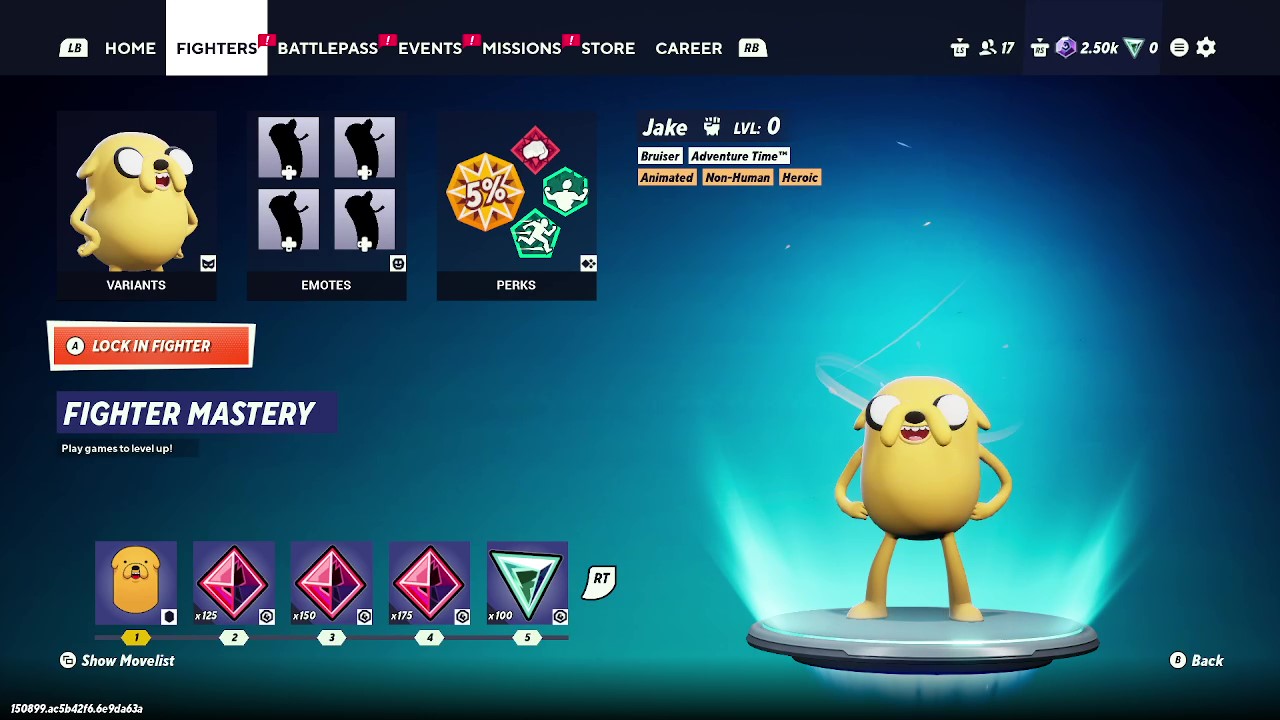This screenshot has width=1280, height=720.
Task: Open the friends list player icon
Action: [x=989, y=47]
